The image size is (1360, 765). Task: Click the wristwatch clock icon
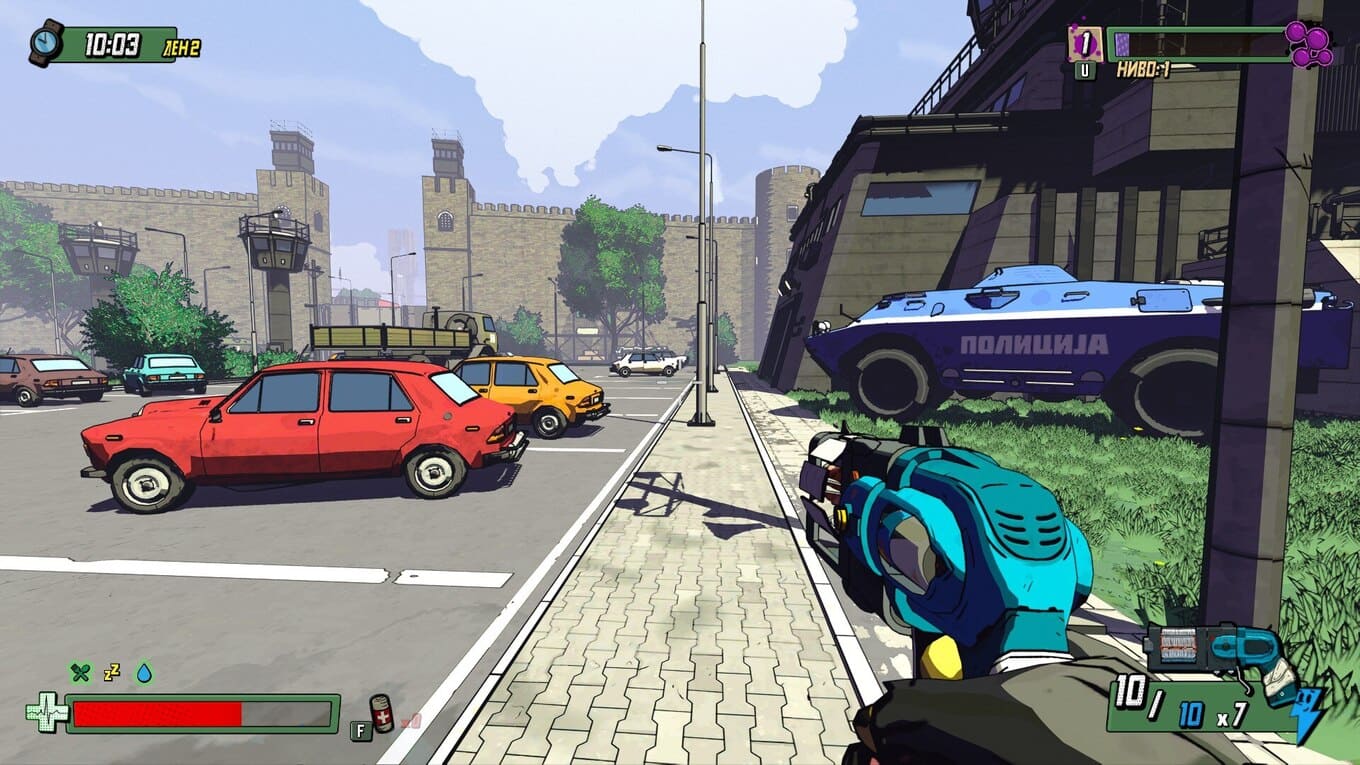coord(46,42)
